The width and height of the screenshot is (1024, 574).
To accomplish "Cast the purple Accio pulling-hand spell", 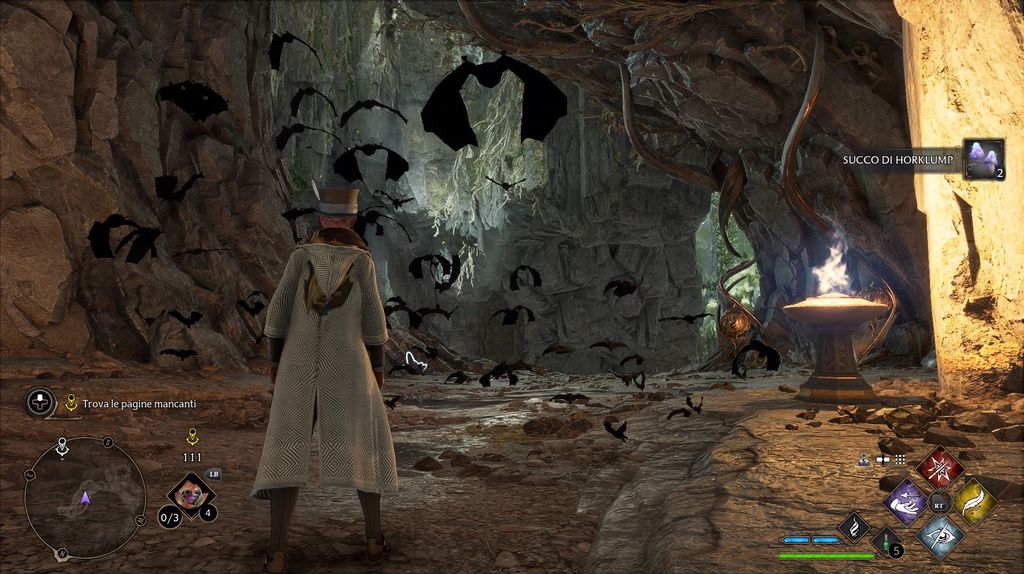I will click(x=907, y=501).
